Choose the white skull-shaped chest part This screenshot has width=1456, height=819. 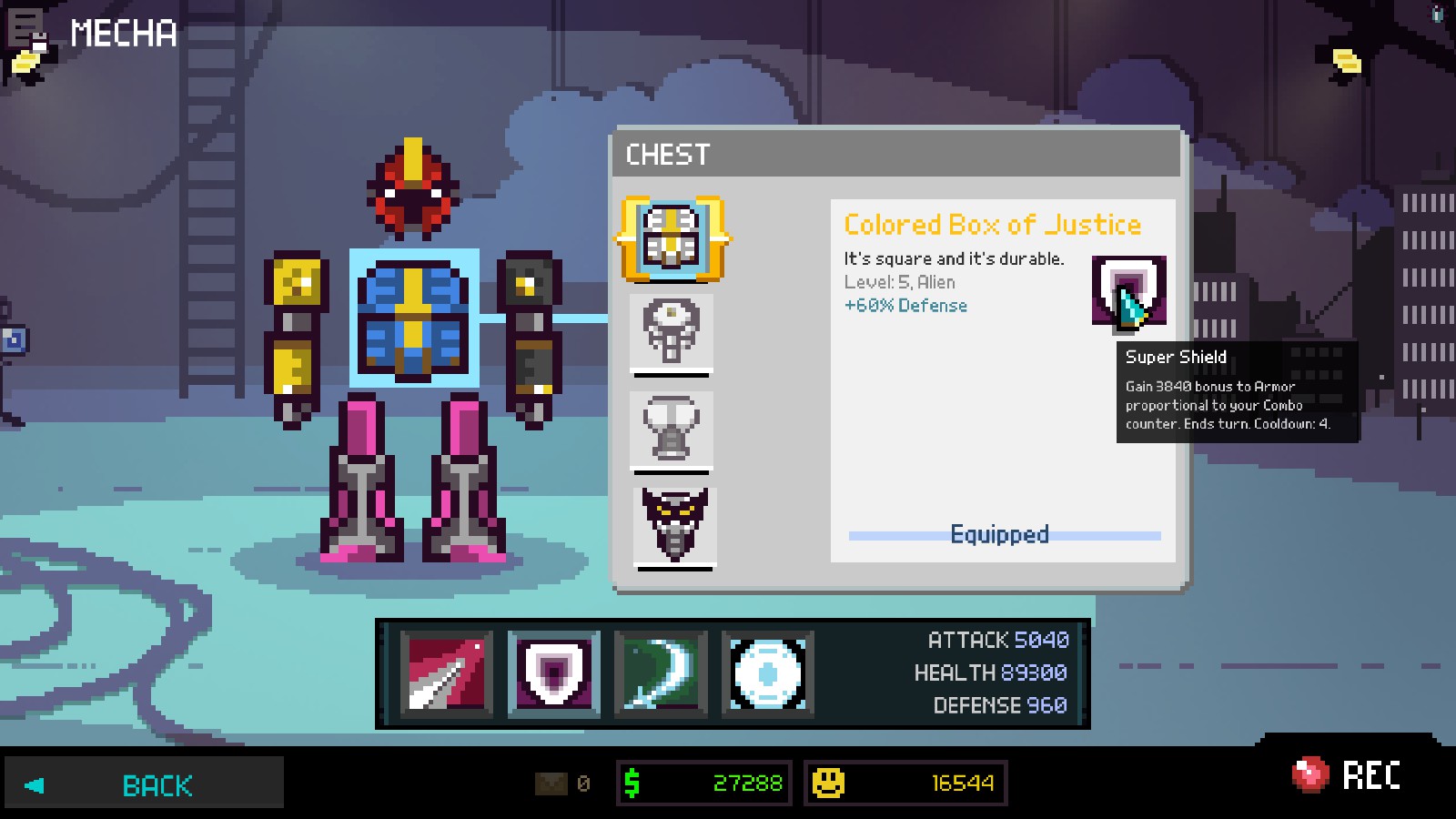[x=672, y=331]
